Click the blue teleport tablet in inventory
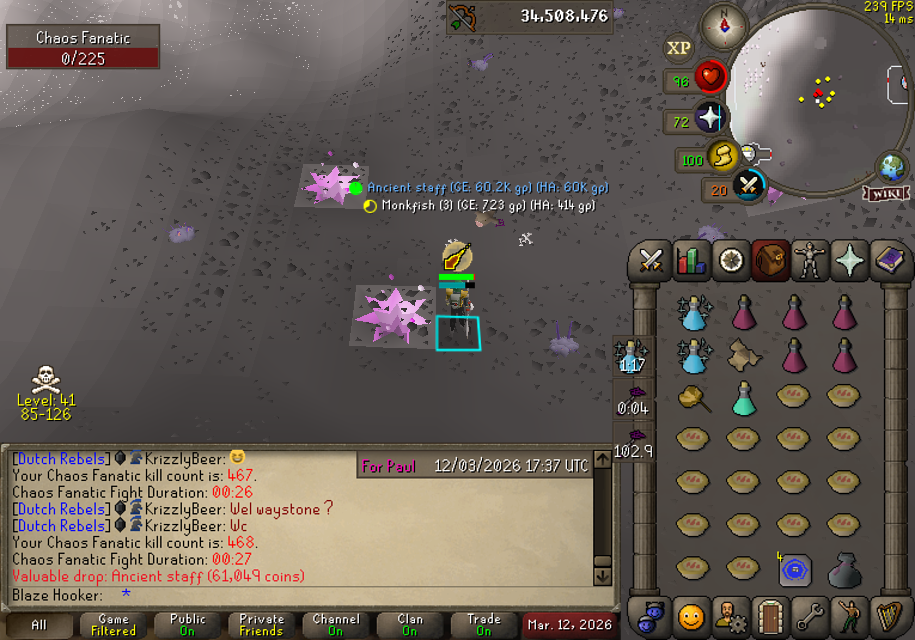 pyautogui.click(x=794, y=570)
